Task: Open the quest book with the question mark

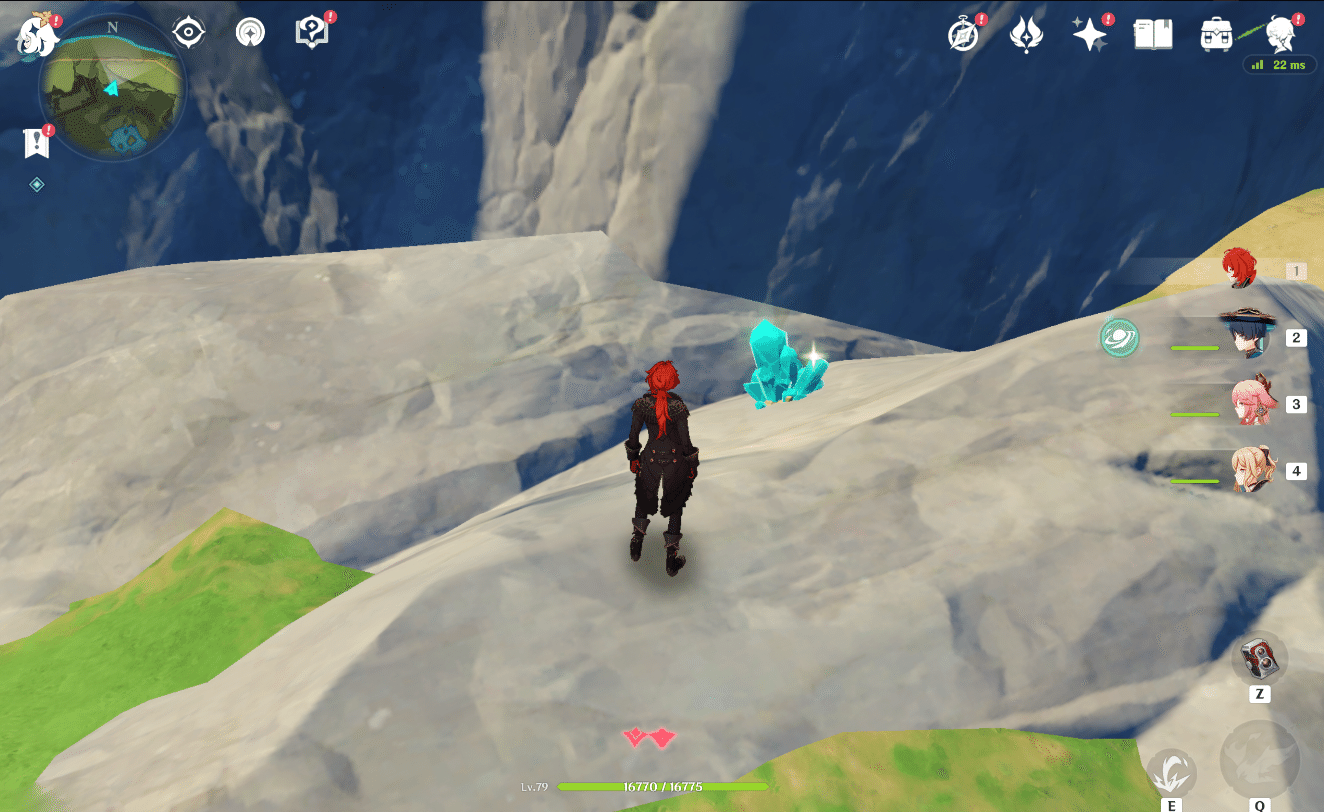Action: pos(312,30)
